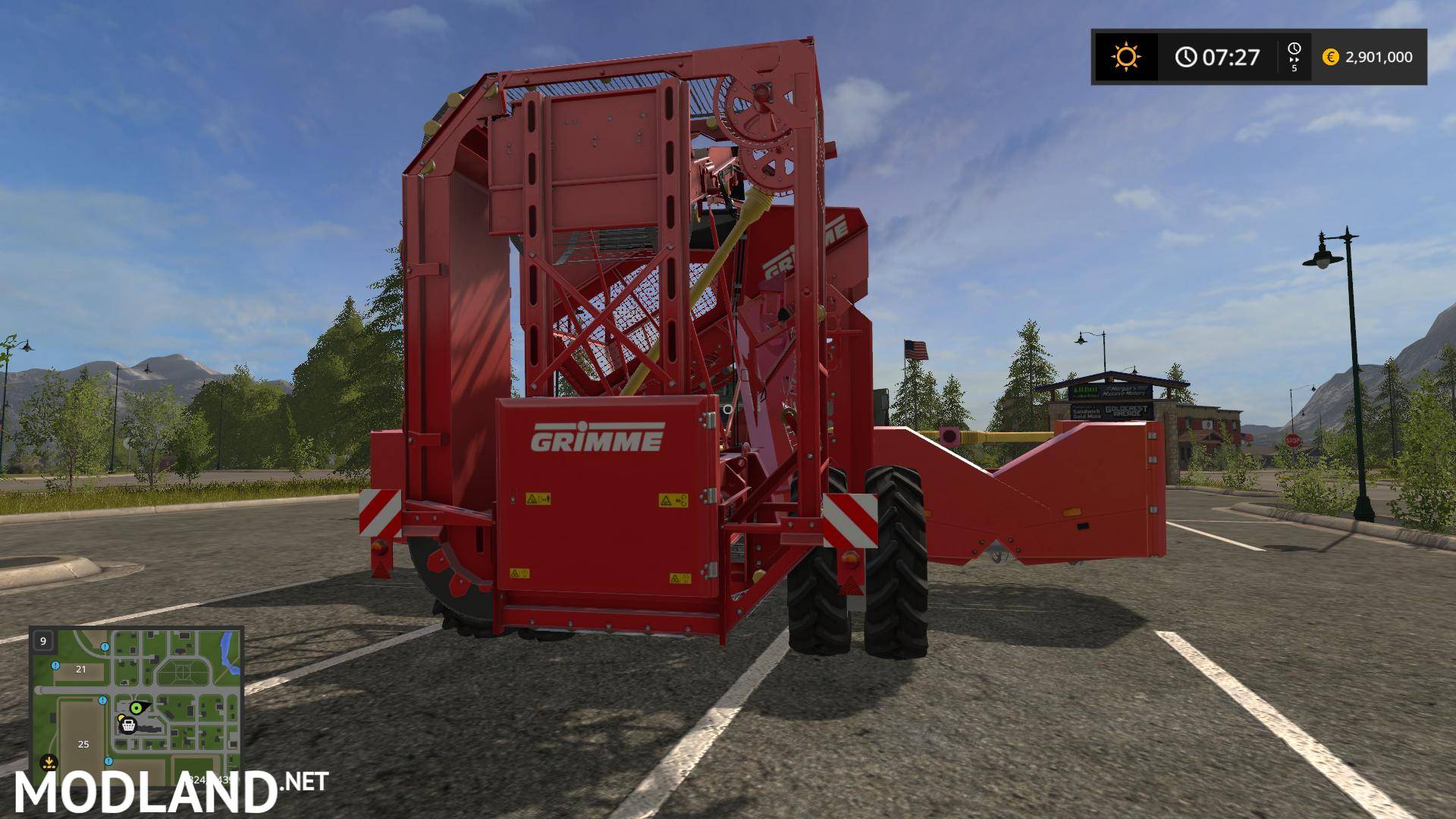
Task: Select the yellow unload point icon near field 25
Action: pos(49,762)
